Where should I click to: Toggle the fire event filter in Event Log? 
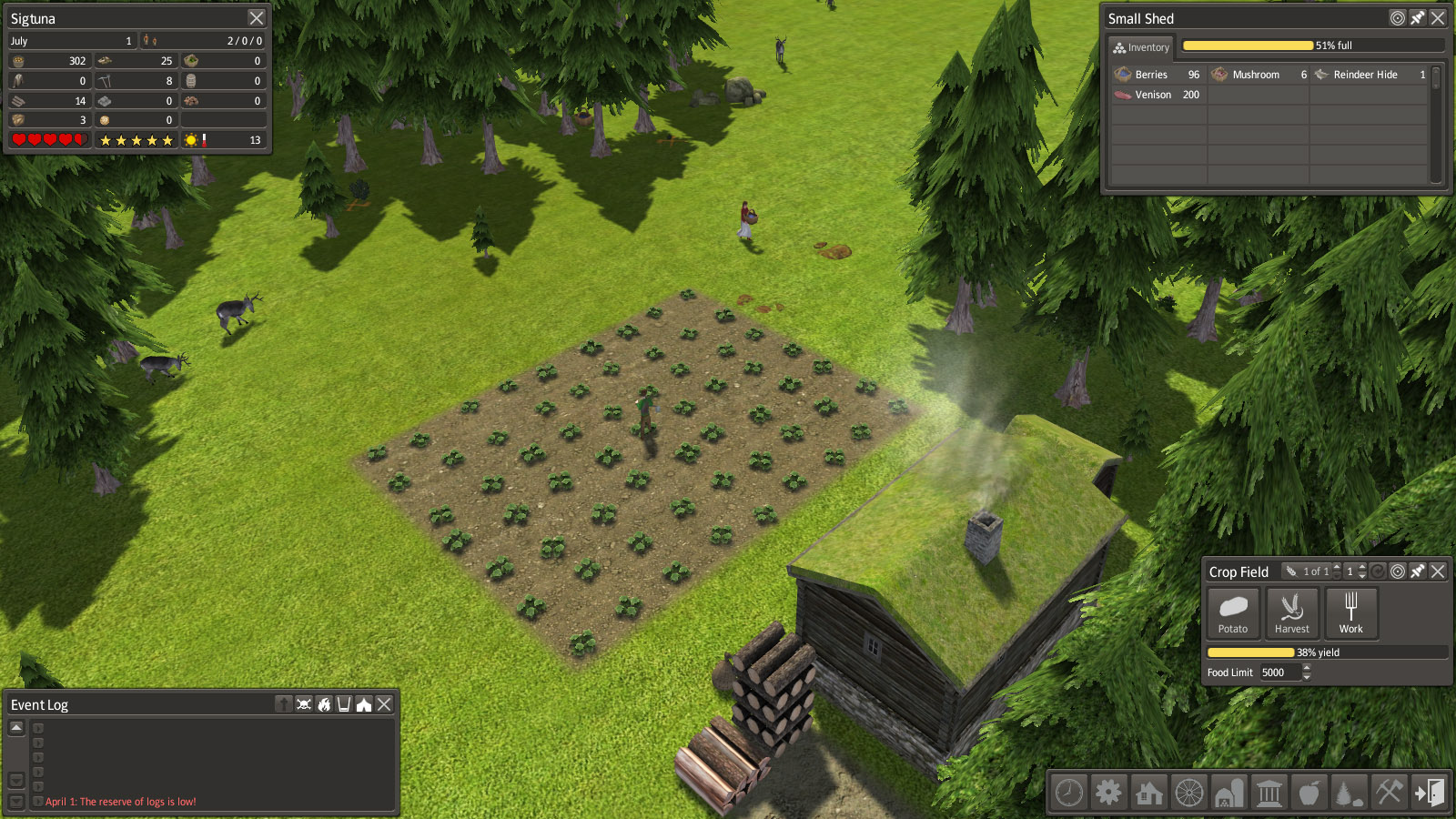324,704
